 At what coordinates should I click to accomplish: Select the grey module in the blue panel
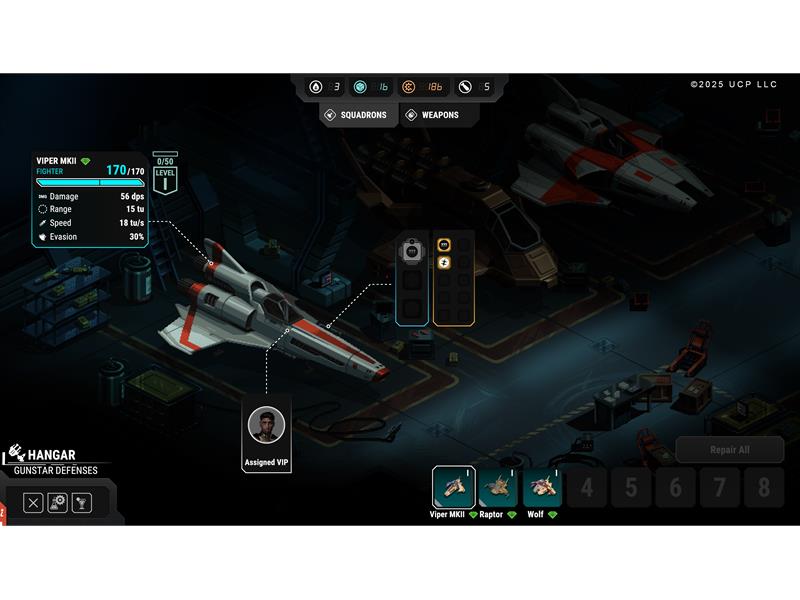pos(411,251)
